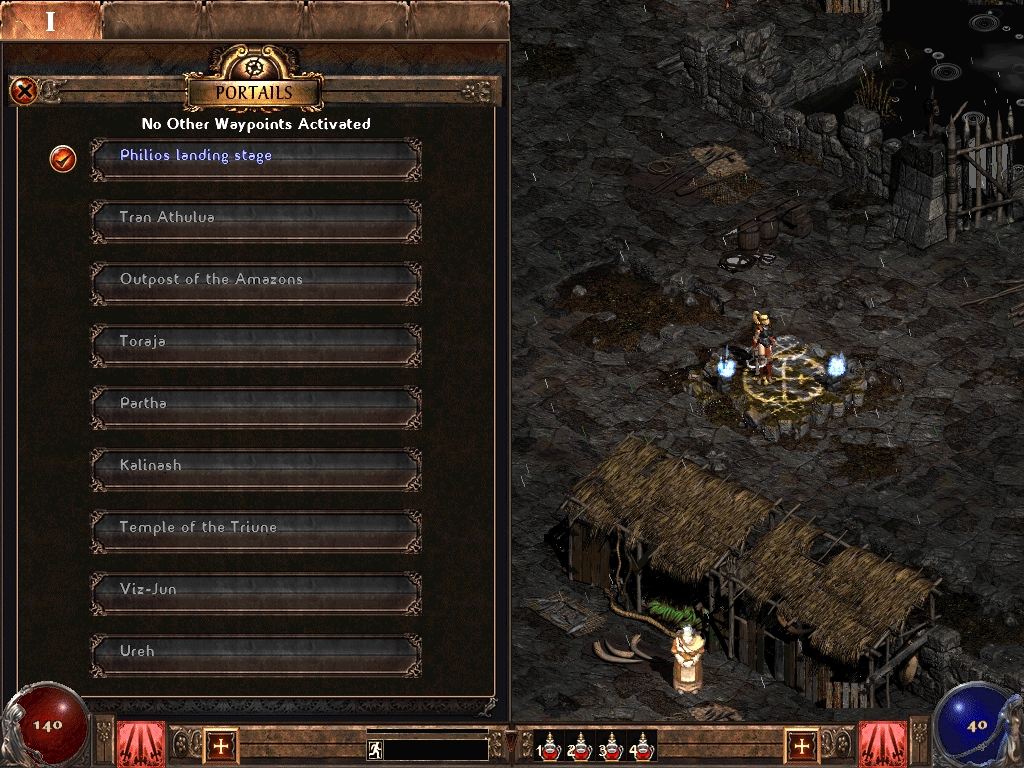The width and height of the screenshot is (1024, 768).
Task: Travel to Tran Athulua waypoint
Action: click(256, 219)
